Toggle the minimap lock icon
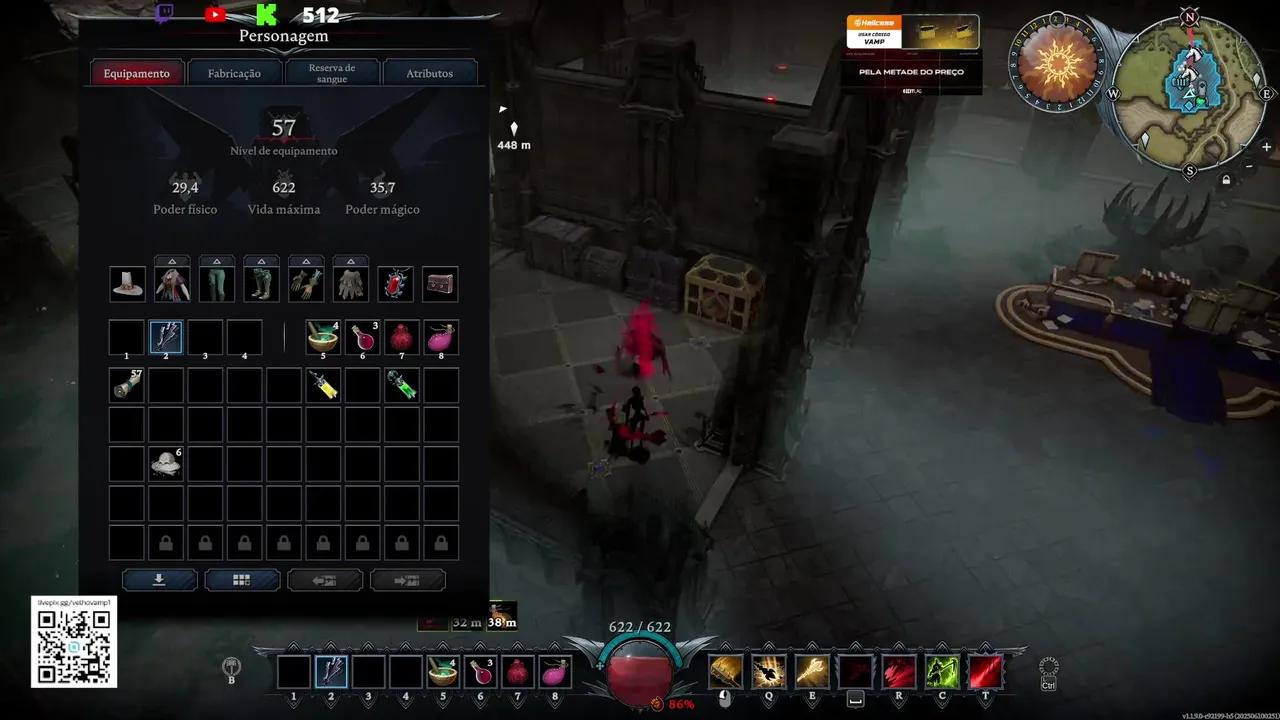1280x720 pixels. click(1226, 180)
